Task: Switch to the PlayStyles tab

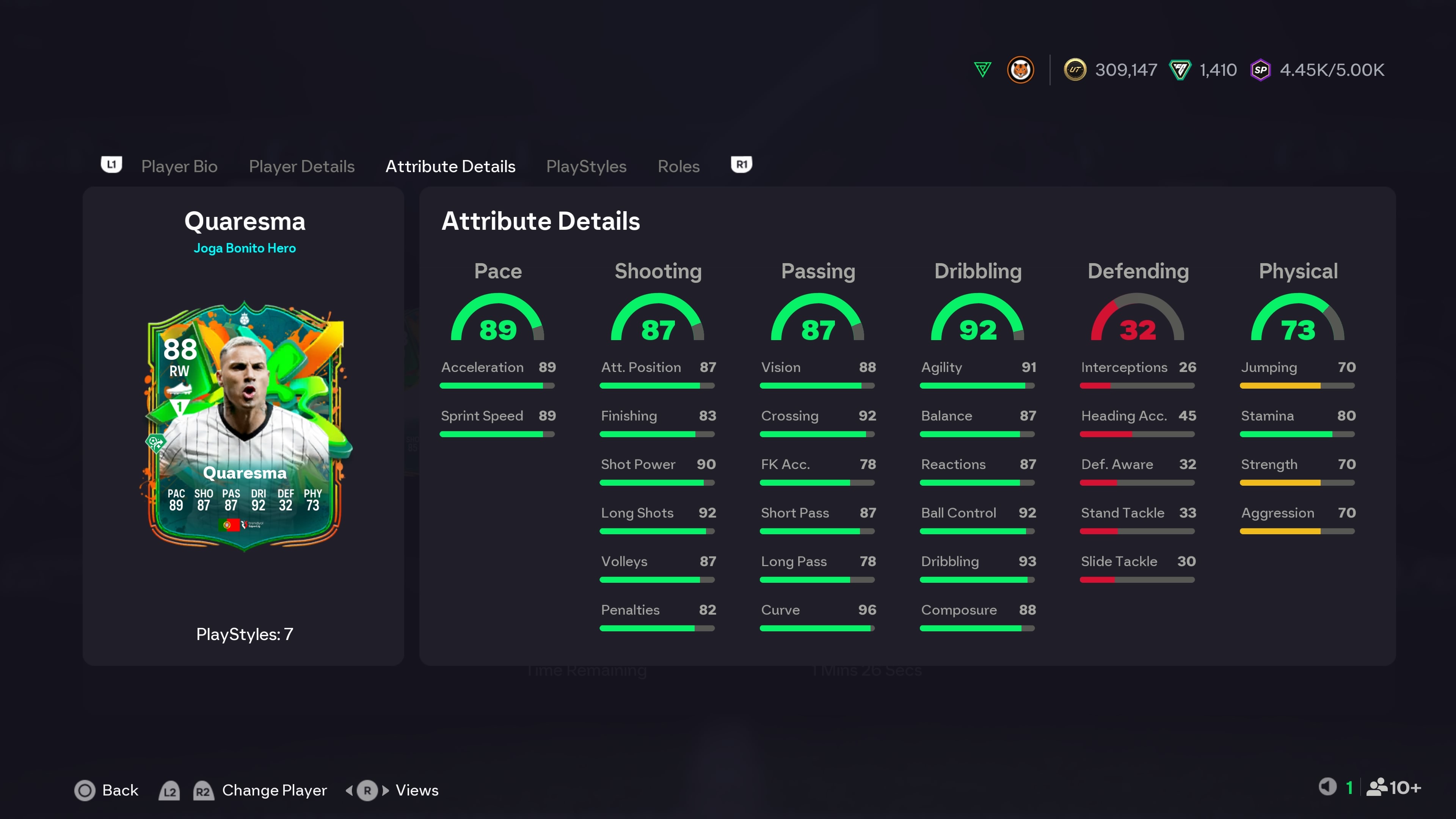Action: (x=586, y=166)
